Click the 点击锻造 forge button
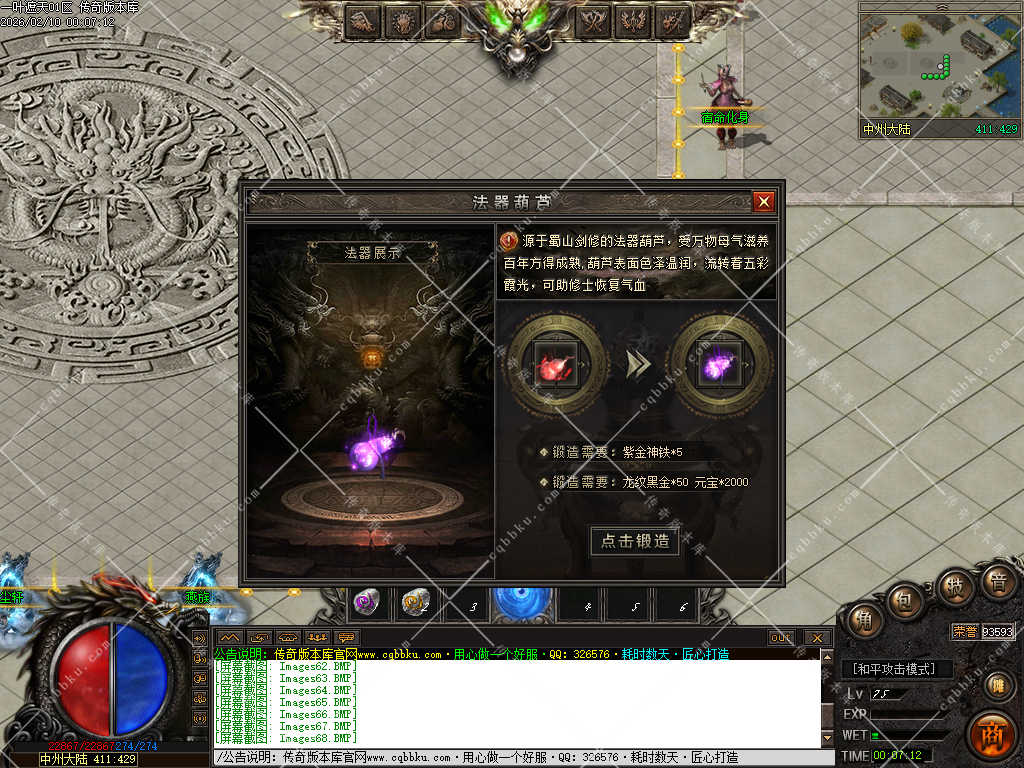This screenshot has height=768, width=1024. [x=634, y=541]
